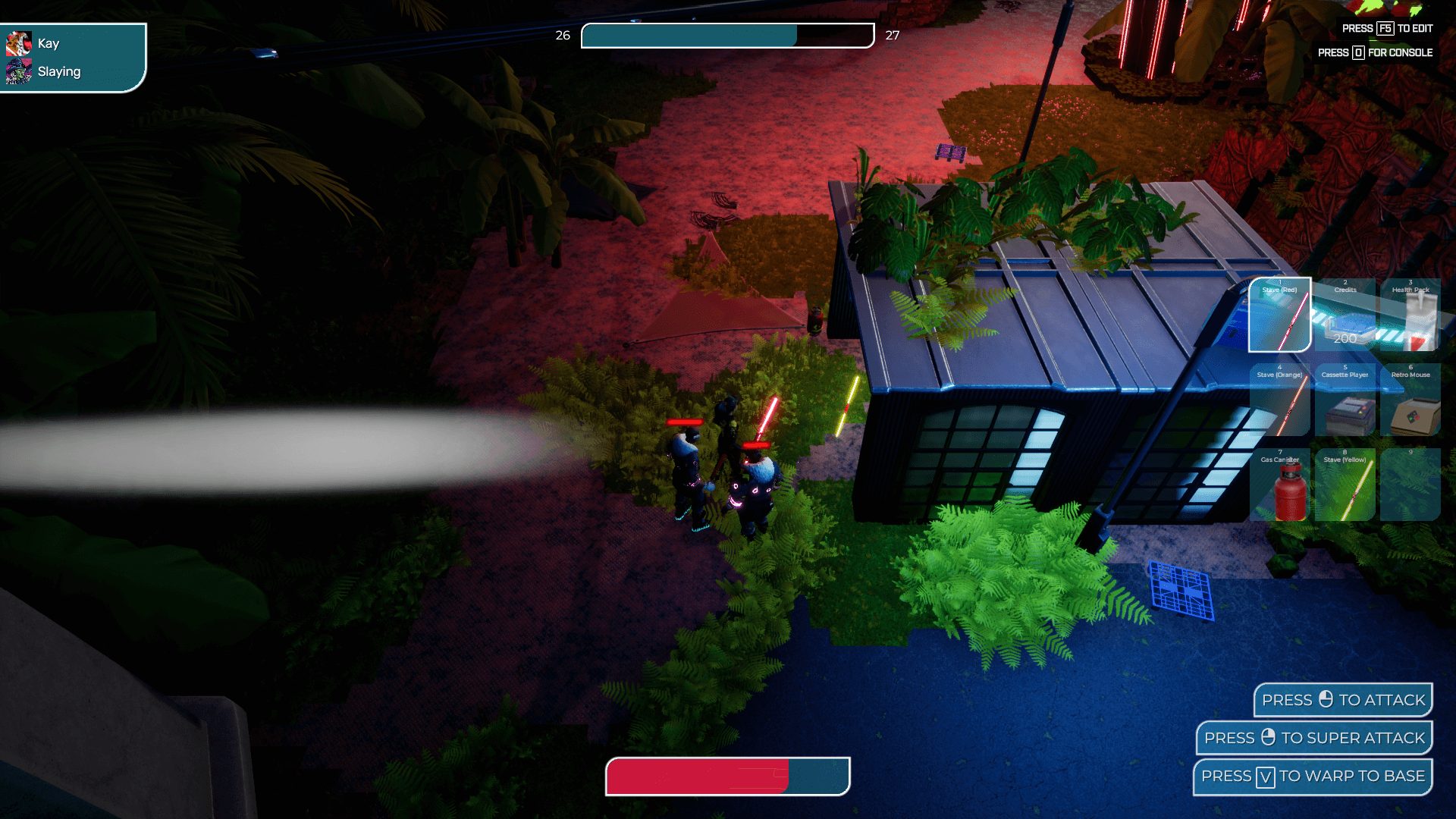Screen dimensions: 1456x819
Task: Equip the Stave (Yellow) slot
Action: pos(1345,485)
